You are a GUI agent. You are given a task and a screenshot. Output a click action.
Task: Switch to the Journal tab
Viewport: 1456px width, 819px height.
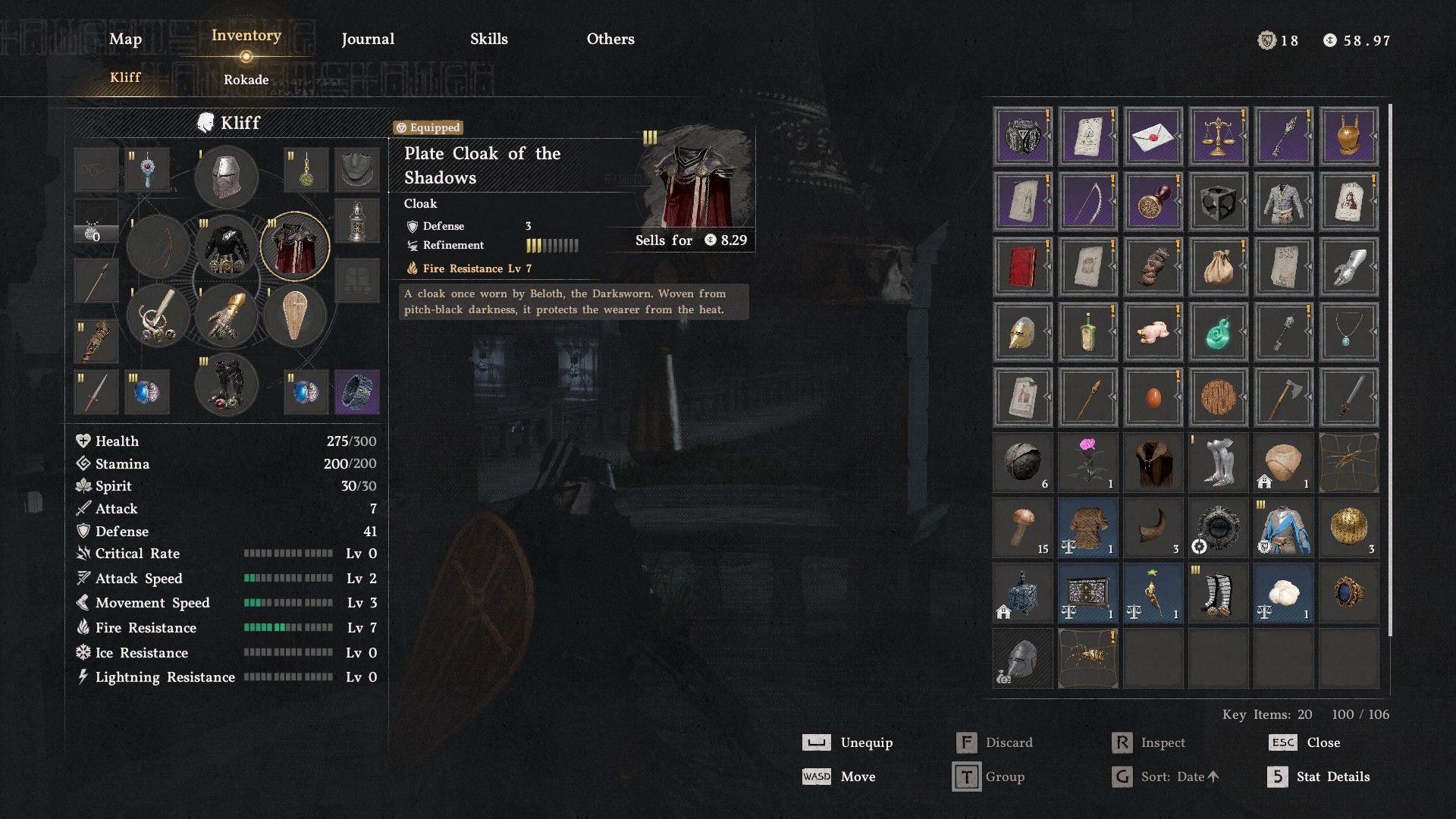click(368, 39)
